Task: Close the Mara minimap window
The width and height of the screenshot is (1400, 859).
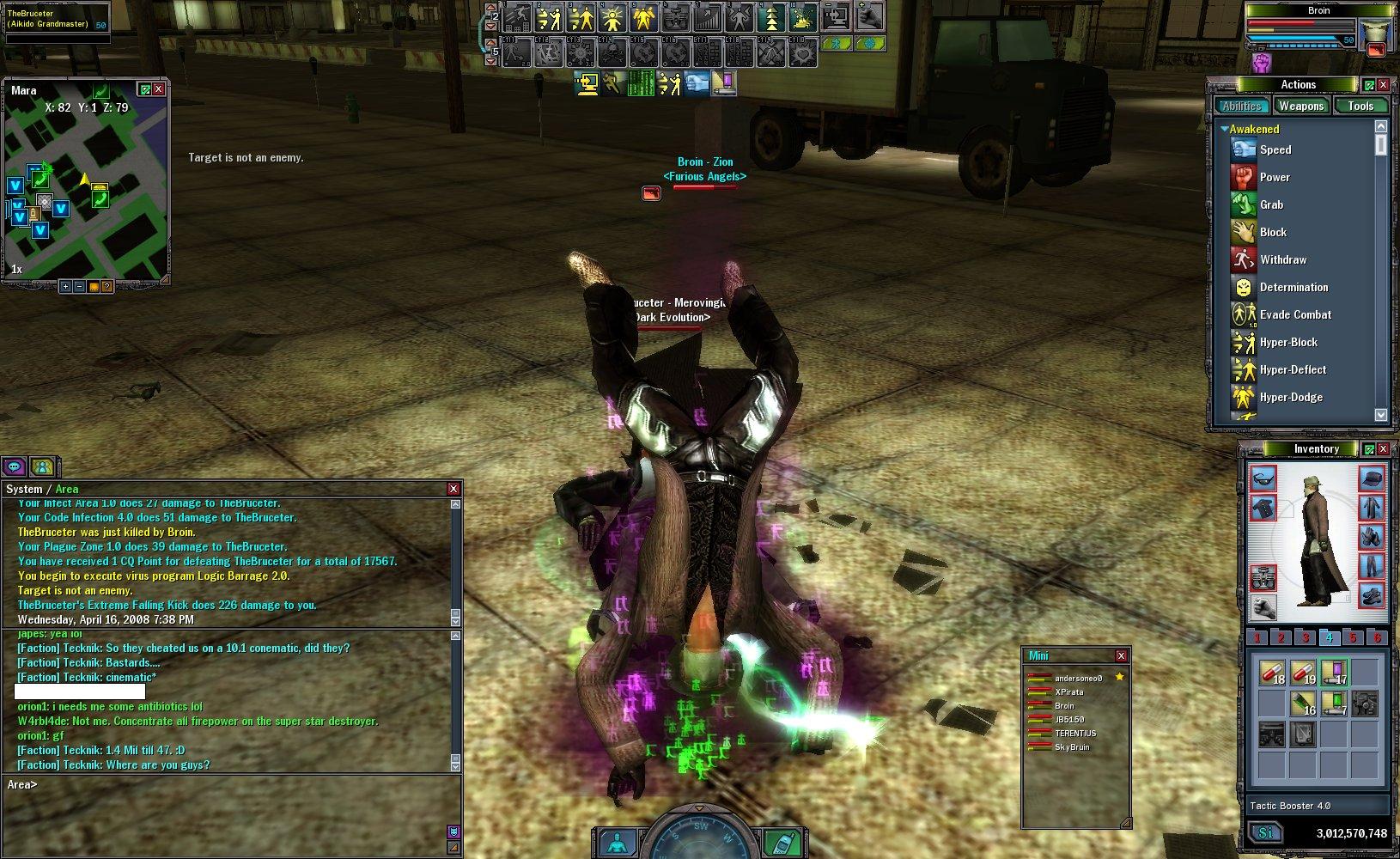Action: coord(159,89)
